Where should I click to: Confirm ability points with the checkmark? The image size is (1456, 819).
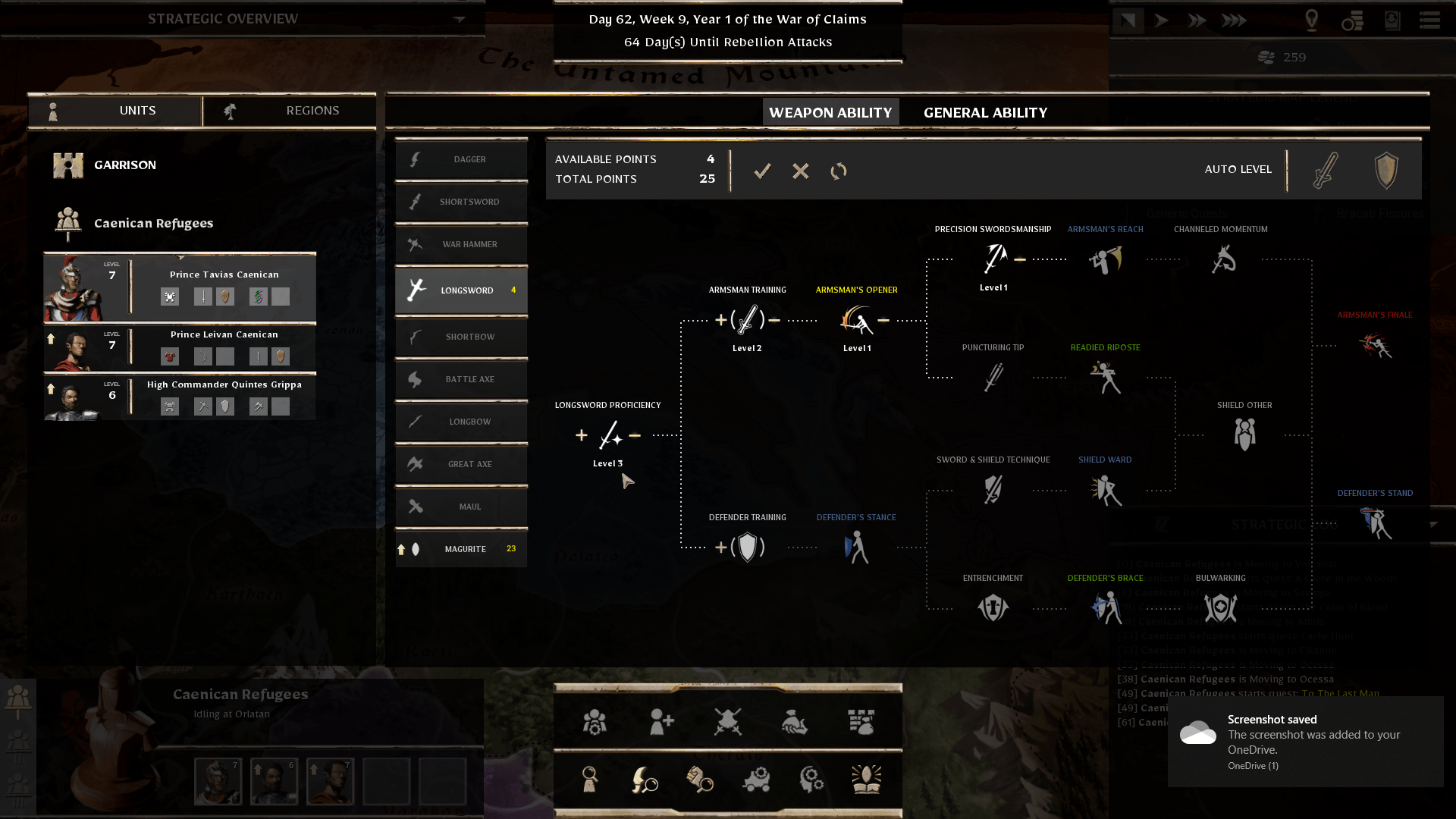[x=762, y=171]
